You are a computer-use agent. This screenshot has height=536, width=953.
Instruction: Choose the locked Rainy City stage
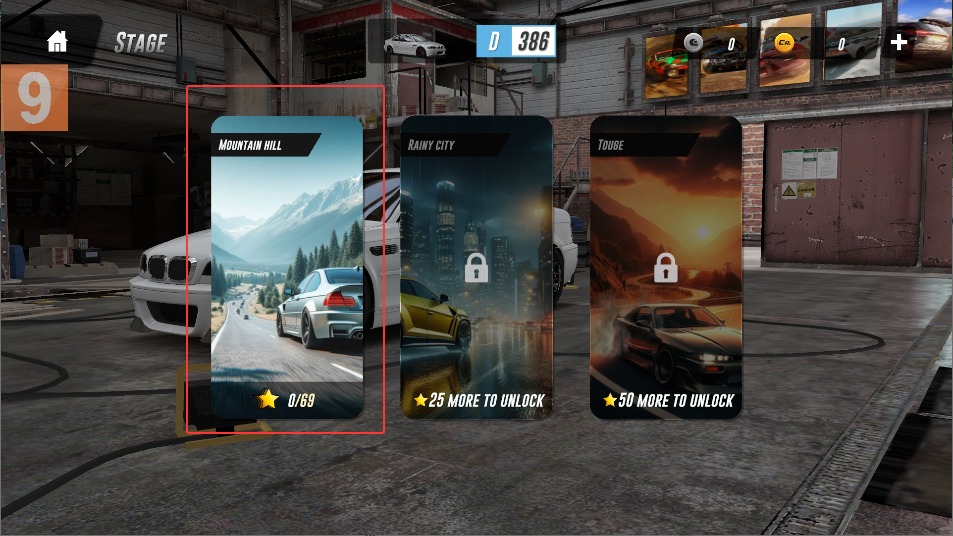click(476, 267)
